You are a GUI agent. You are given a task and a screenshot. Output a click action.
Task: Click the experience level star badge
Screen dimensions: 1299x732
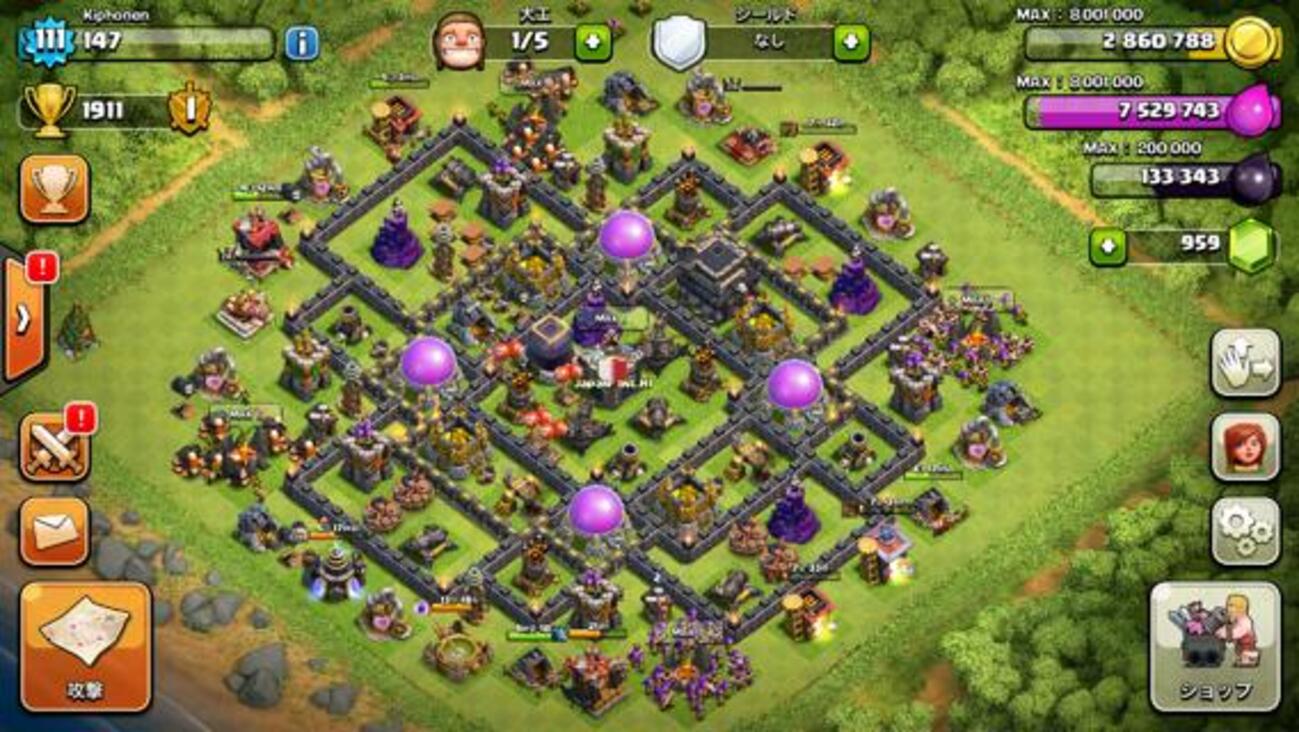47,43
